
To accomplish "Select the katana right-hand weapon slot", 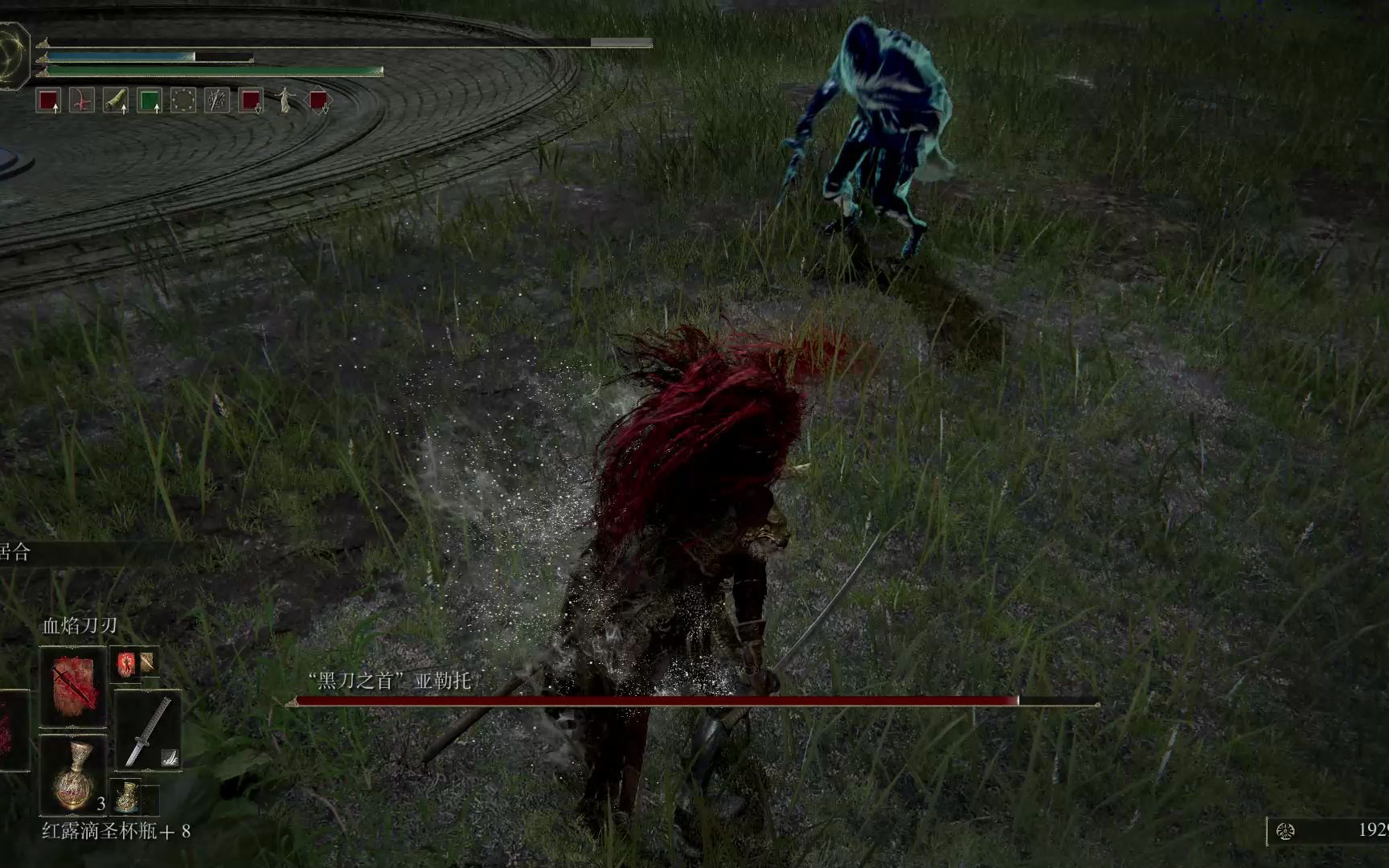I will click(x=148, y=733).
